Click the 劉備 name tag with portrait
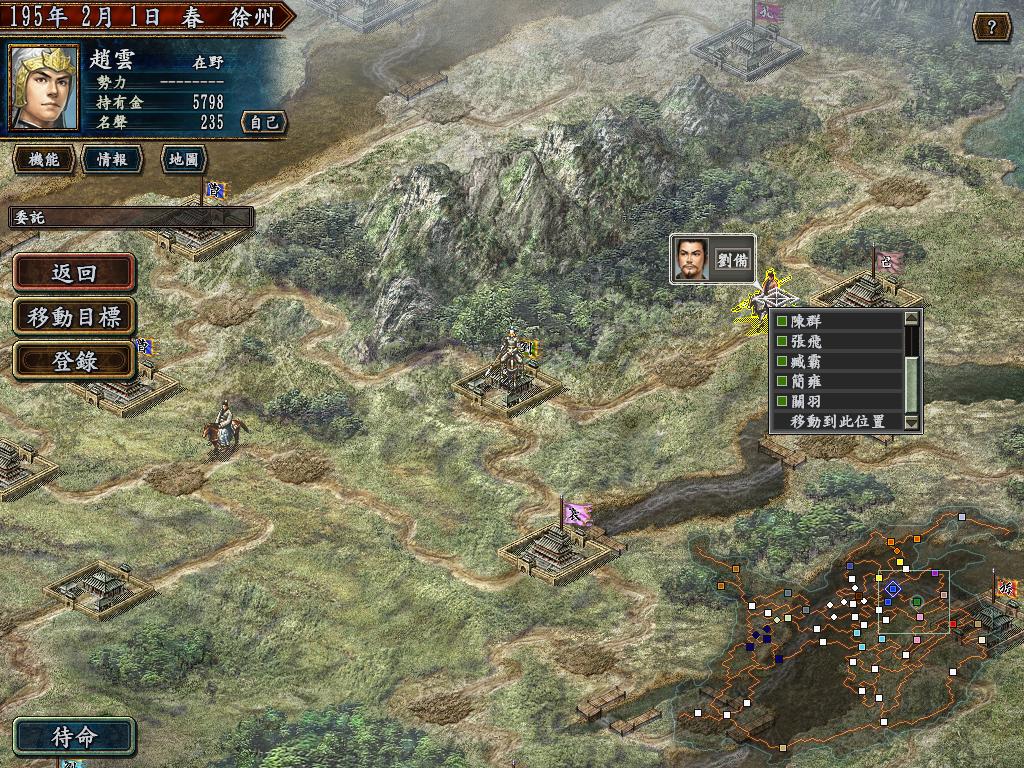 pos(713,260)
